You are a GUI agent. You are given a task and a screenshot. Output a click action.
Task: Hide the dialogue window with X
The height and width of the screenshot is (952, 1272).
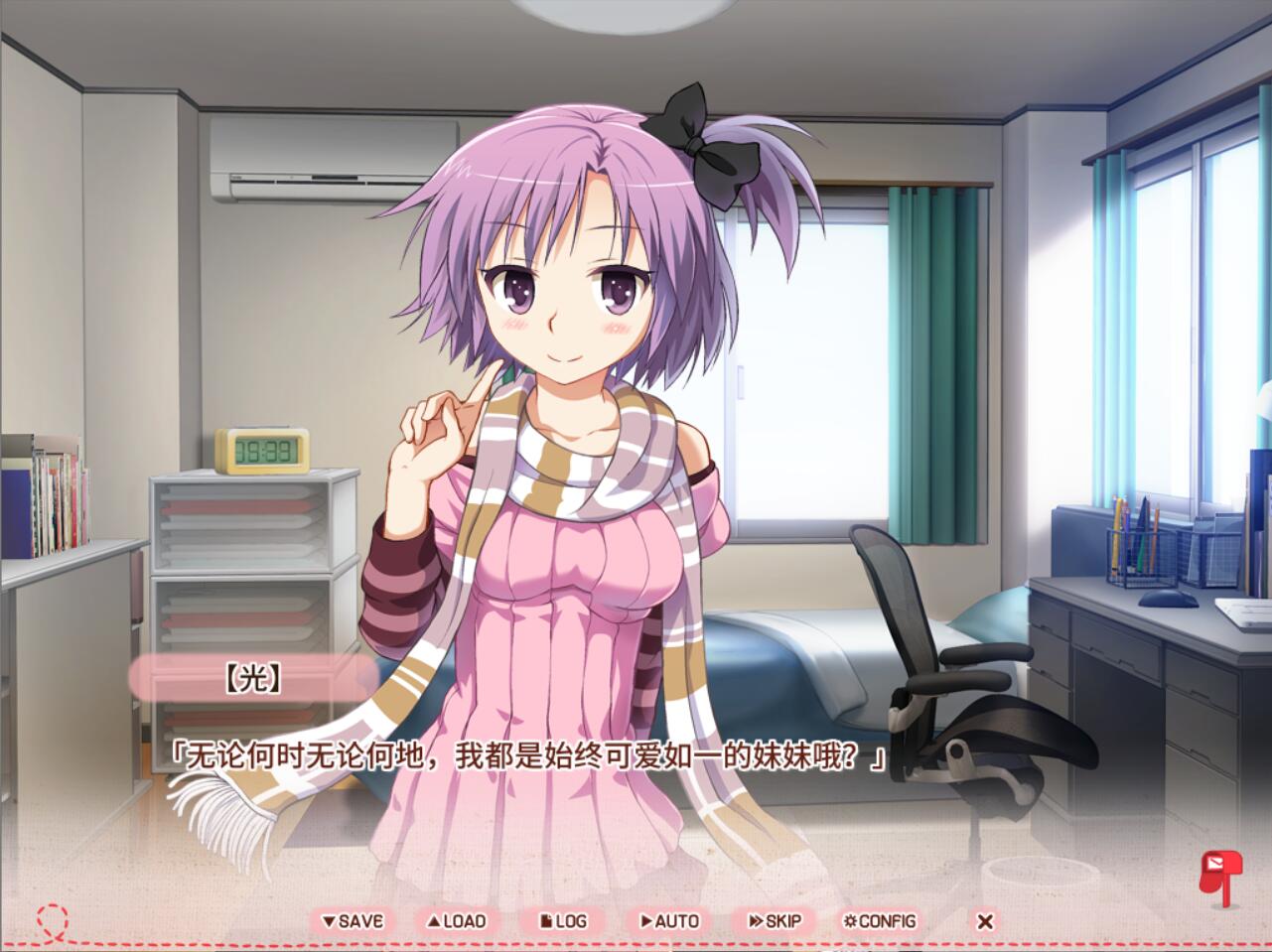pyautogui.click(x=985, y=922)
